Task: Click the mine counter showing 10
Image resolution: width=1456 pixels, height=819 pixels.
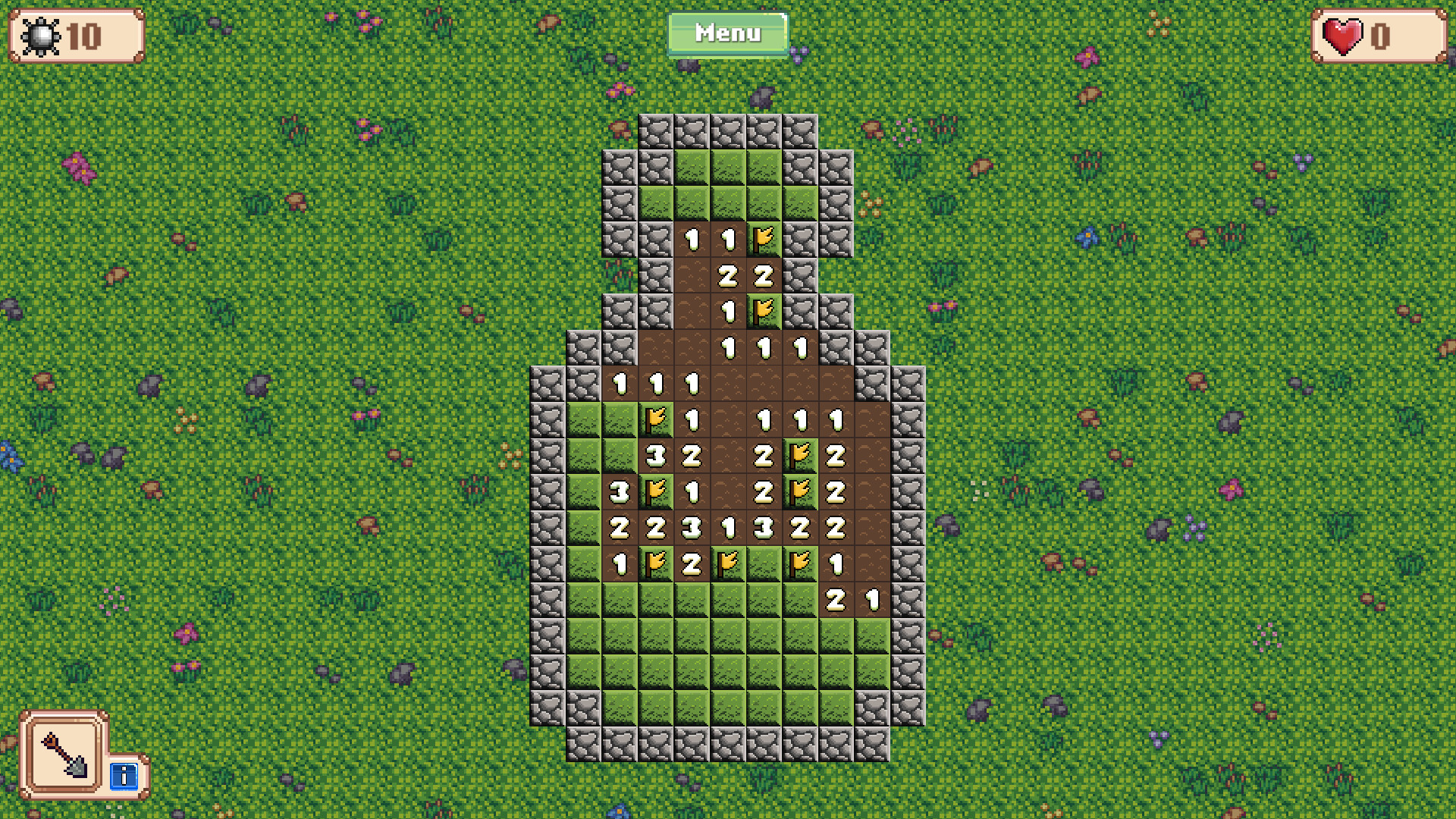Action: (x=74, y=34)
